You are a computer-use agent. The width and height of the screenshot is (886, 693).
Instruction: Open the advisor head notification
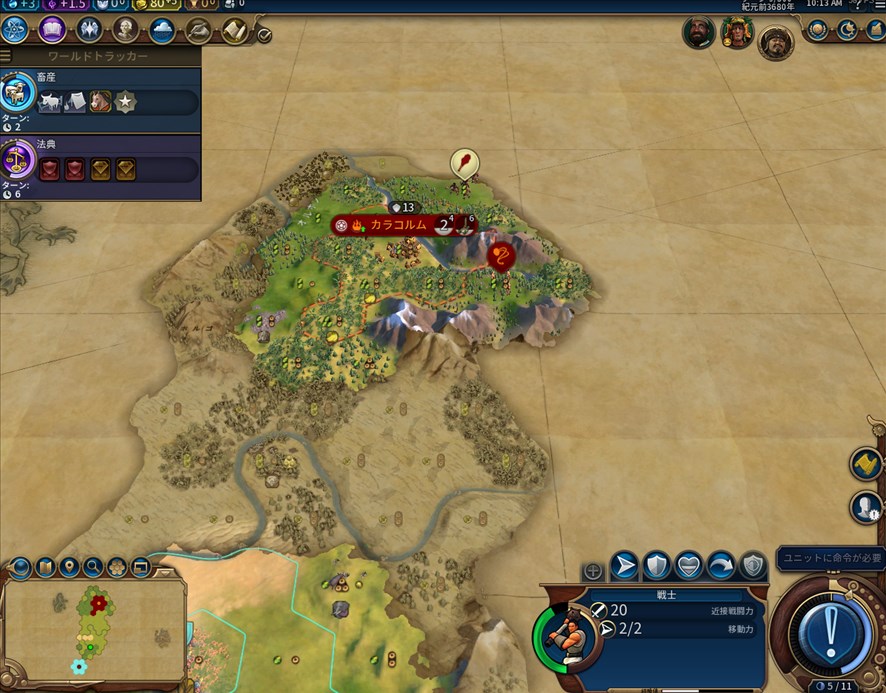866,508
